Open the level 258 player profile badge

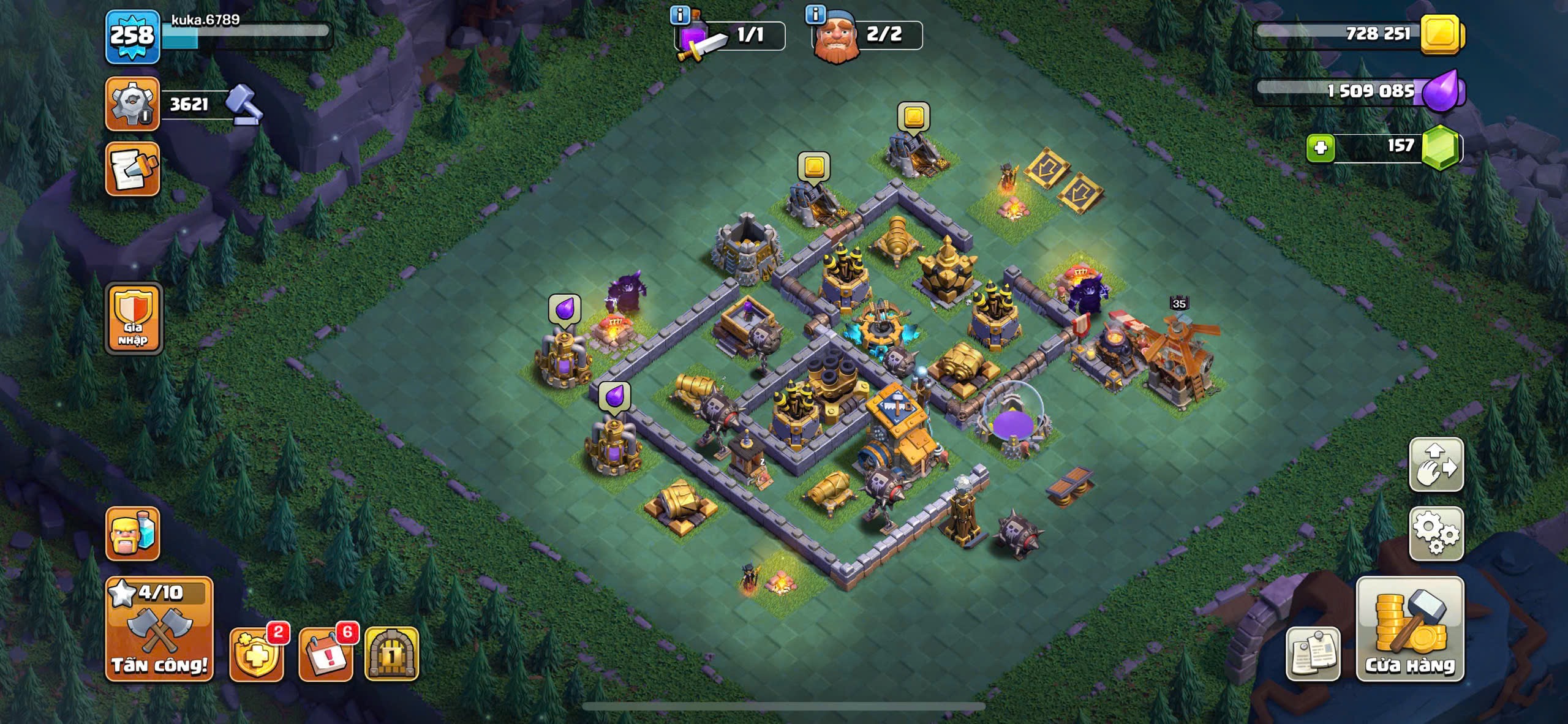132,37
